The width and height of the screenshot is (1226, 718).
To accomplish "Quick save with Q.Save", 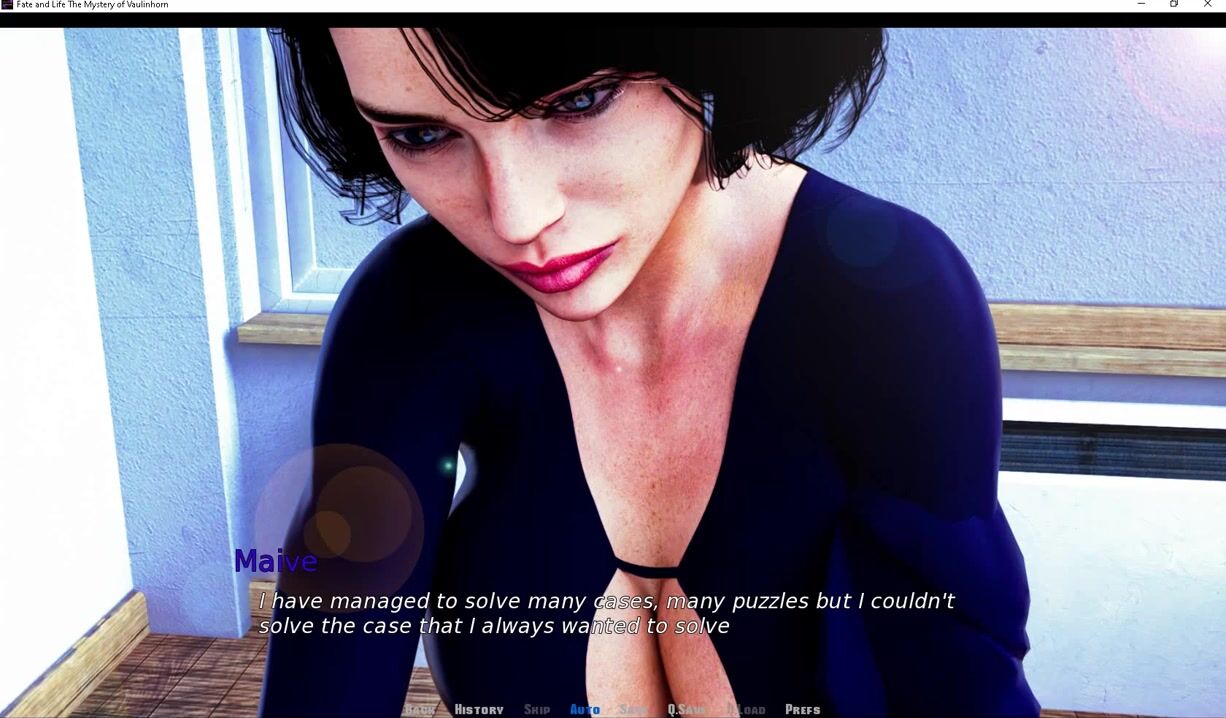I will 687,709.
